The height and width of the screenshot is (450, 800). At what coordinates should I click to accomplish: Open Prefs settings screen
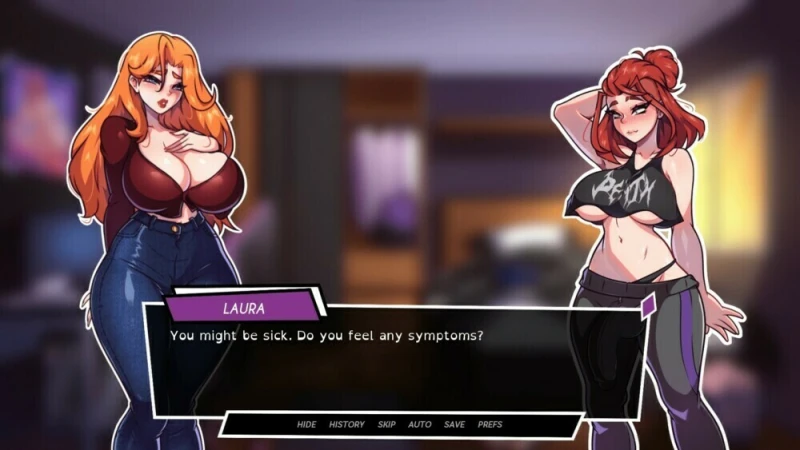[490, 424]
